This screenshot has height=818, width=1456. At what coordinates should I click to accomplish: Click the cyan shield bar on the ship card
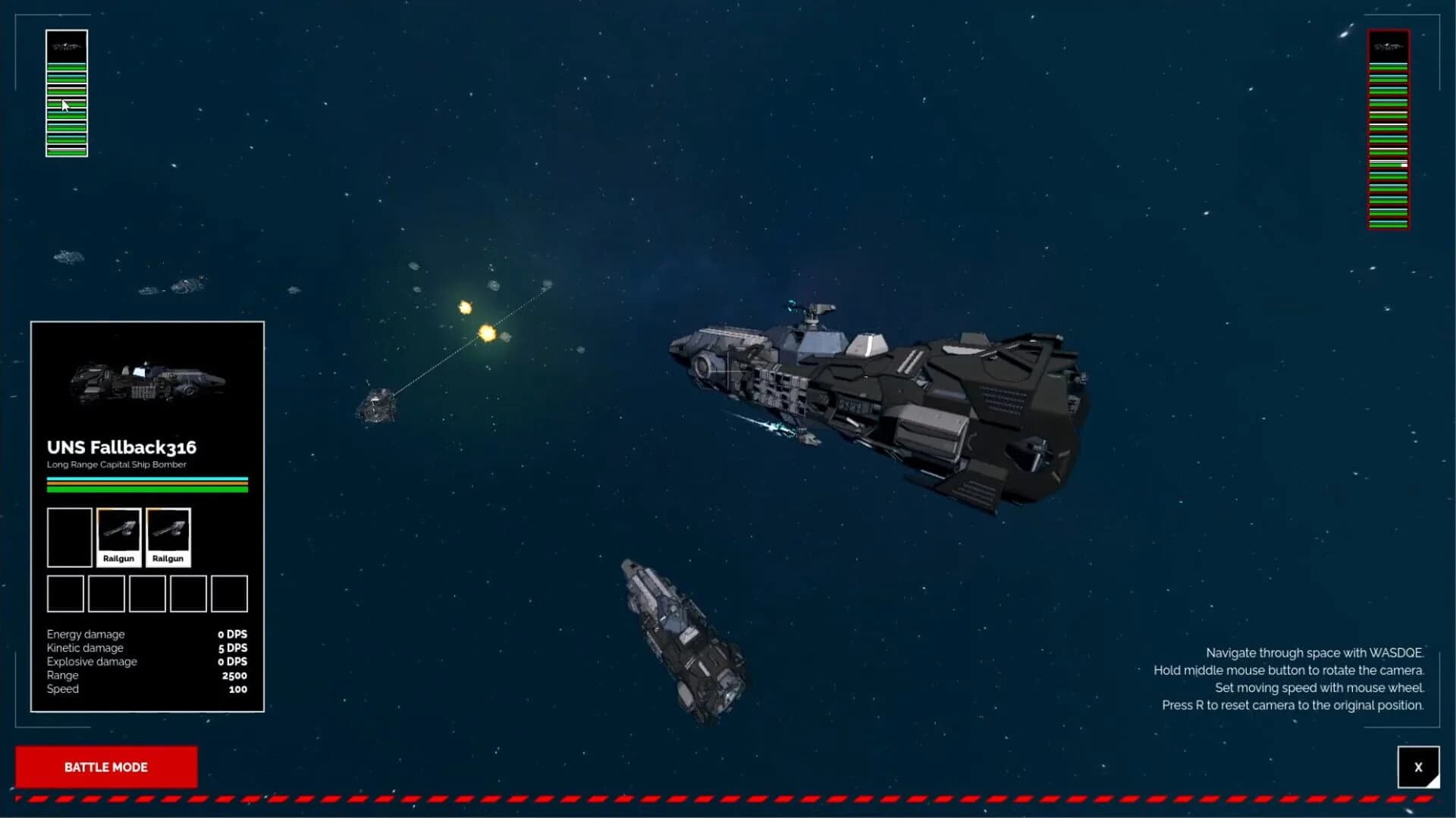tap(146, 478)
